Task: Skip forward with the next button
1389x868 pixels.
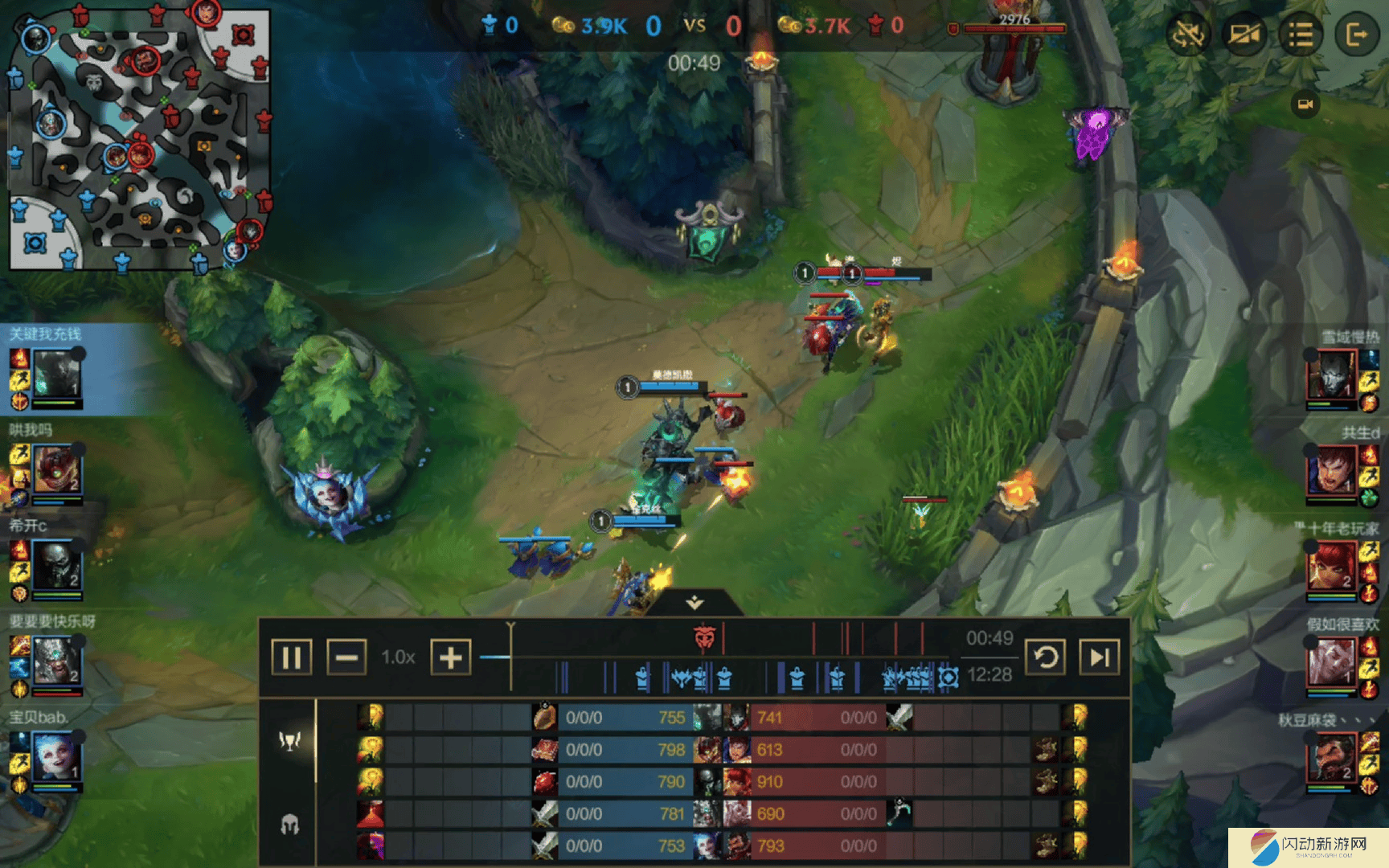Action: pyautogui.click(x=1099, y=657)
